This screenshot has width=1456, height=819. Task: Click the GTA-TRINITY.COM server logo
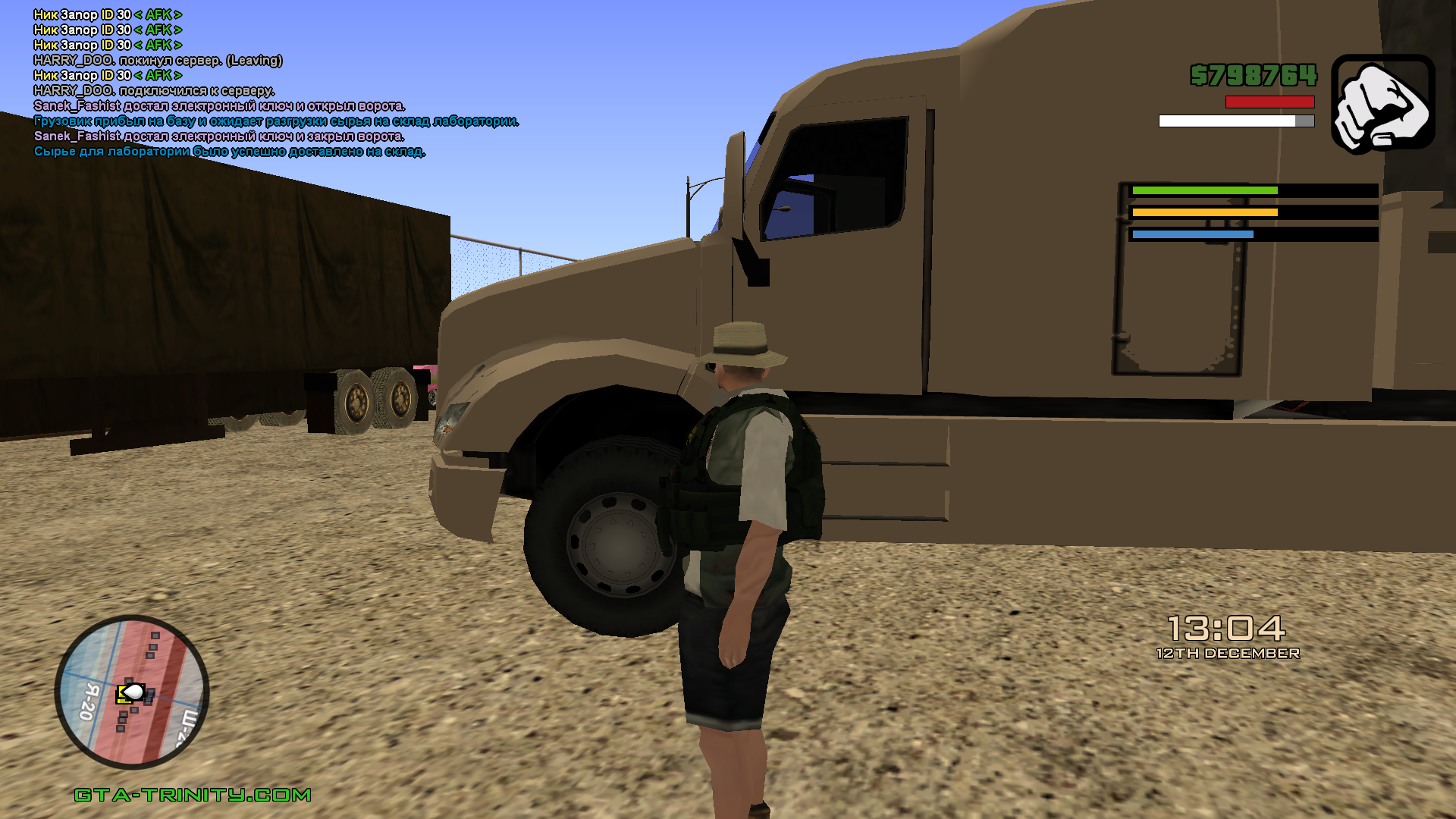pos(193,795)
